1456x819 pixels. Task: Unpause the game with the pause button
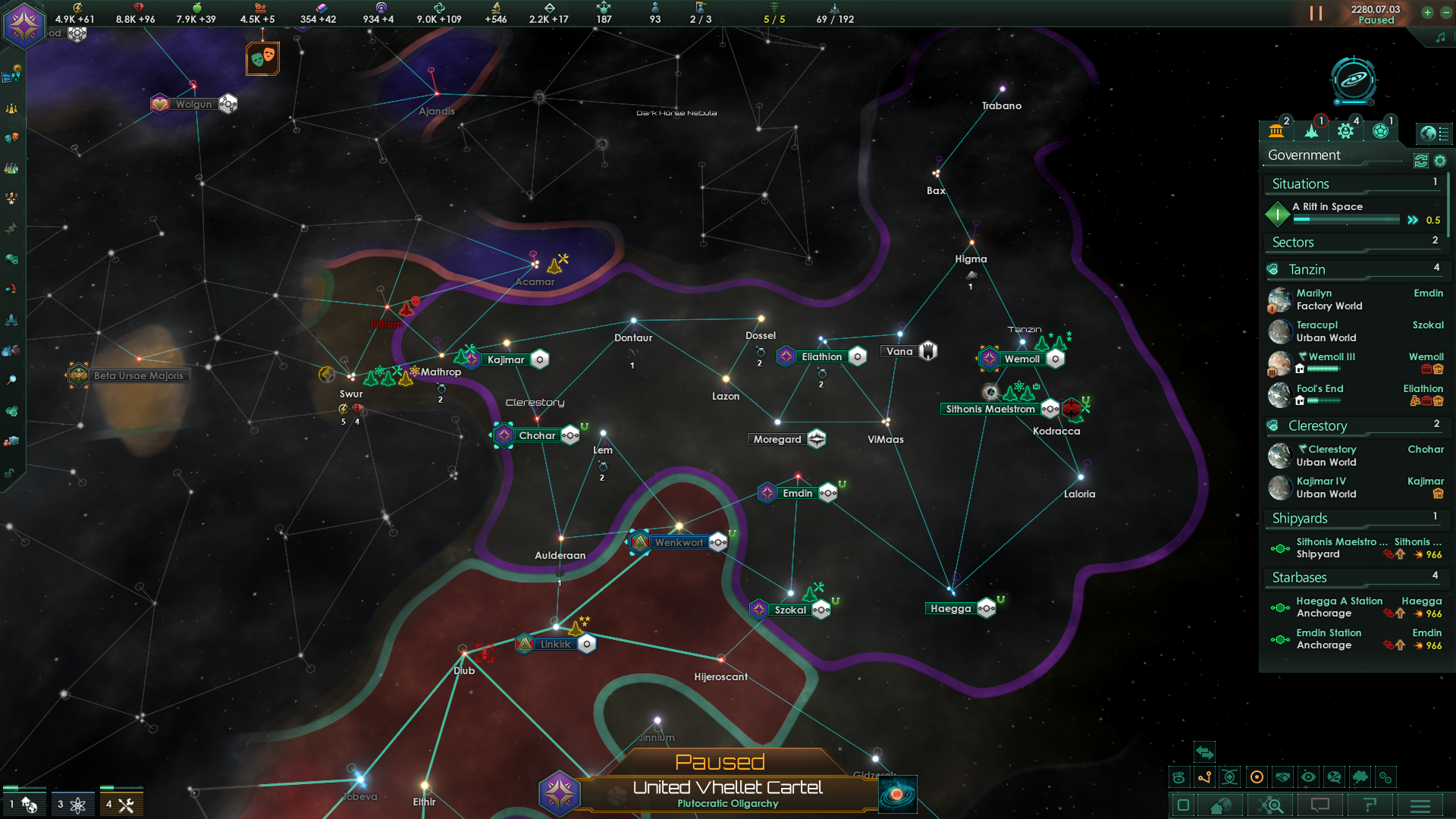[1314, 13]
